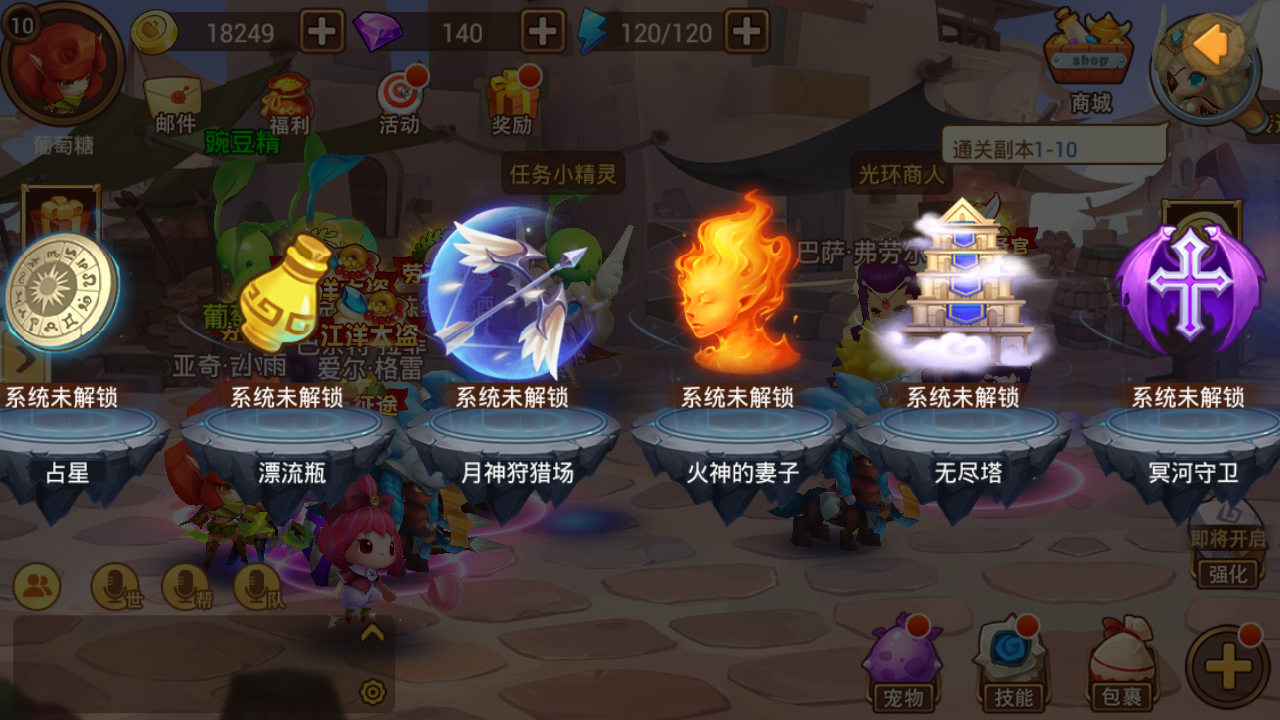Image resolution: width=1280 pixels, height=720 pixels.
Task: Open chat settings gear icon
Action: (373, 692)
